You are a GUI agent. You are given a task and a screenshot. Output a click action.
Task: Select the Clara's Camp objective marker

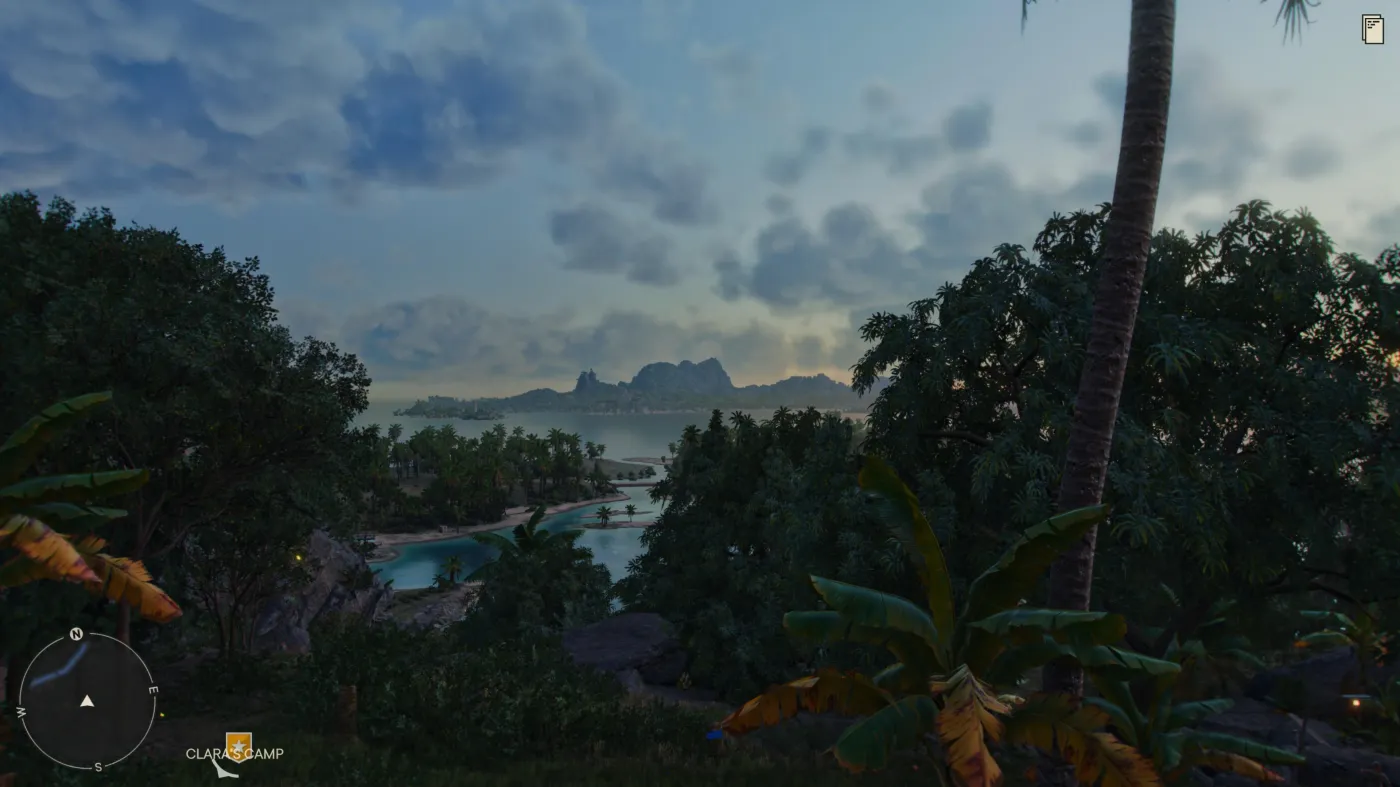click(238, 746)
